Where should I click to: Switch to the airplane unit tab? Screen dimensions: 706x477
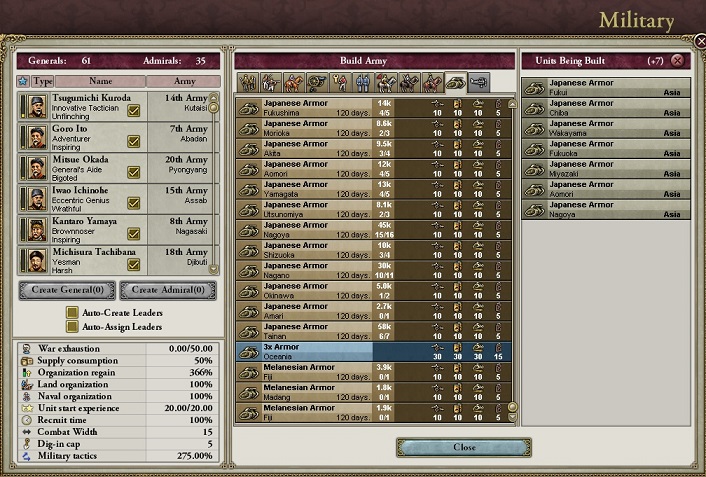(478, 82)
